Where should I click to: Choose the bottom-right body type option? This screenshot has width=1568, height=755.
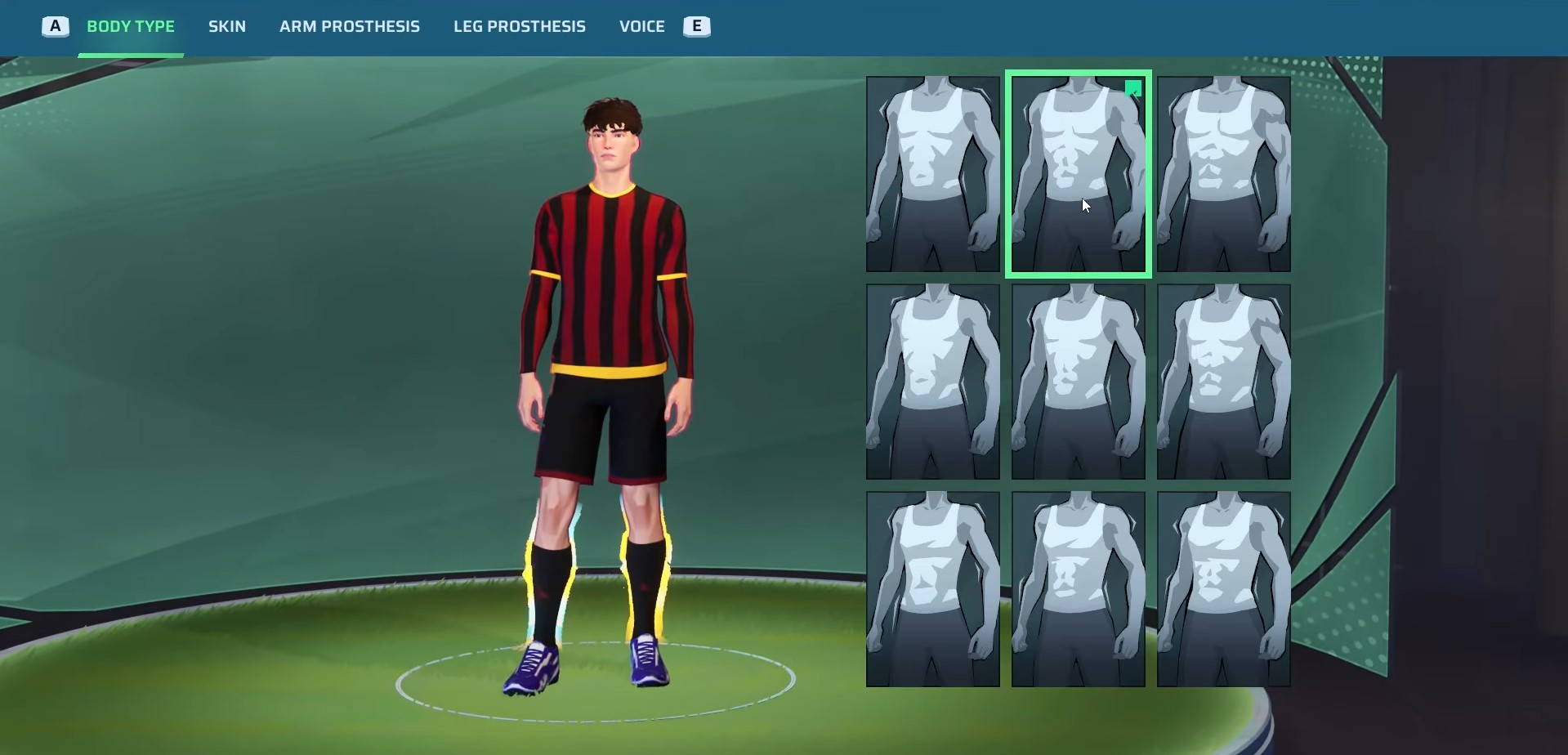(1223, 587)
